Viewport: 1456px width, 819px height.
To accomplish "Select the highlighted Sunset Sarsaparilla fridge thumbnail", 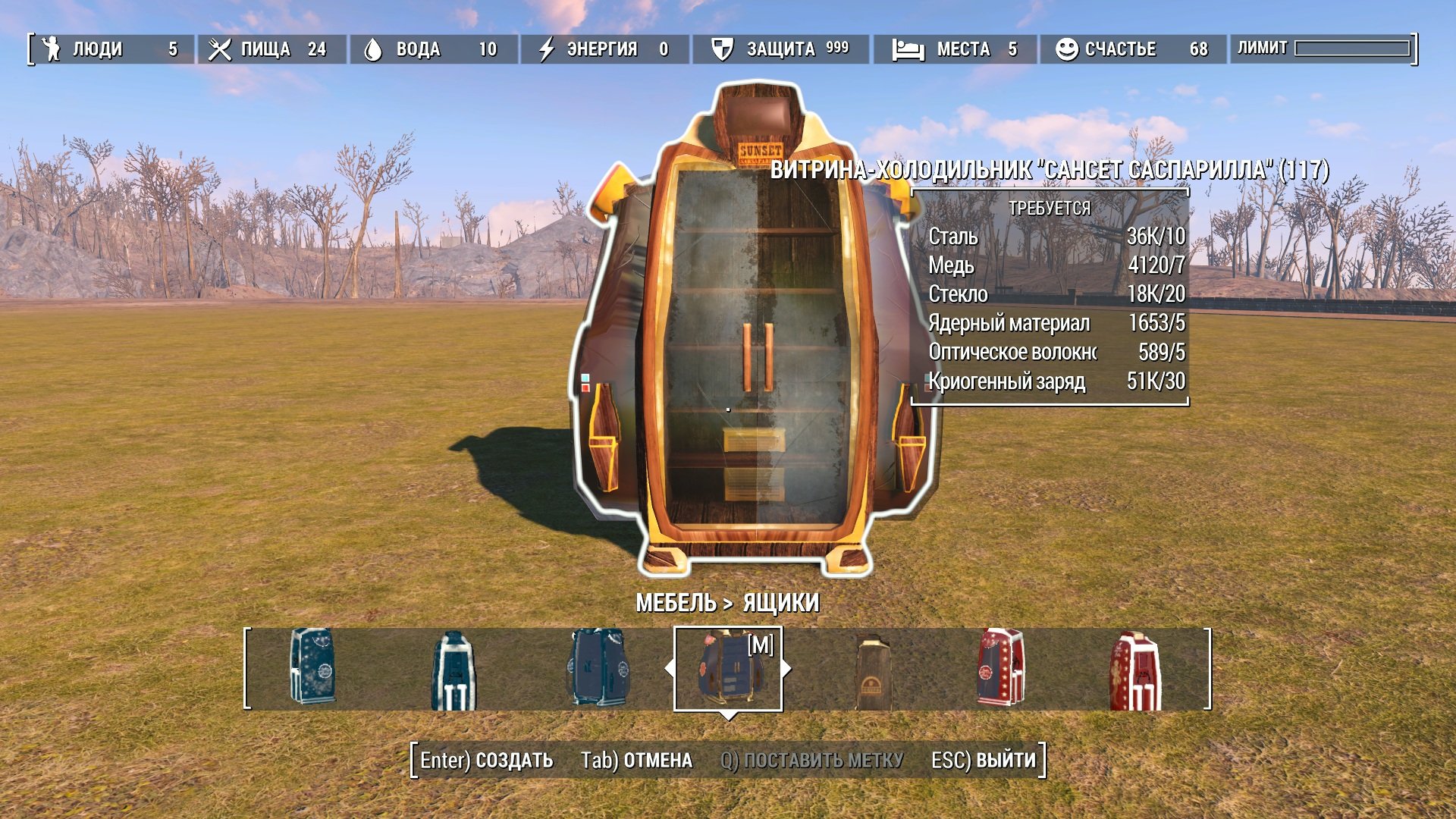I will [726, 669].
